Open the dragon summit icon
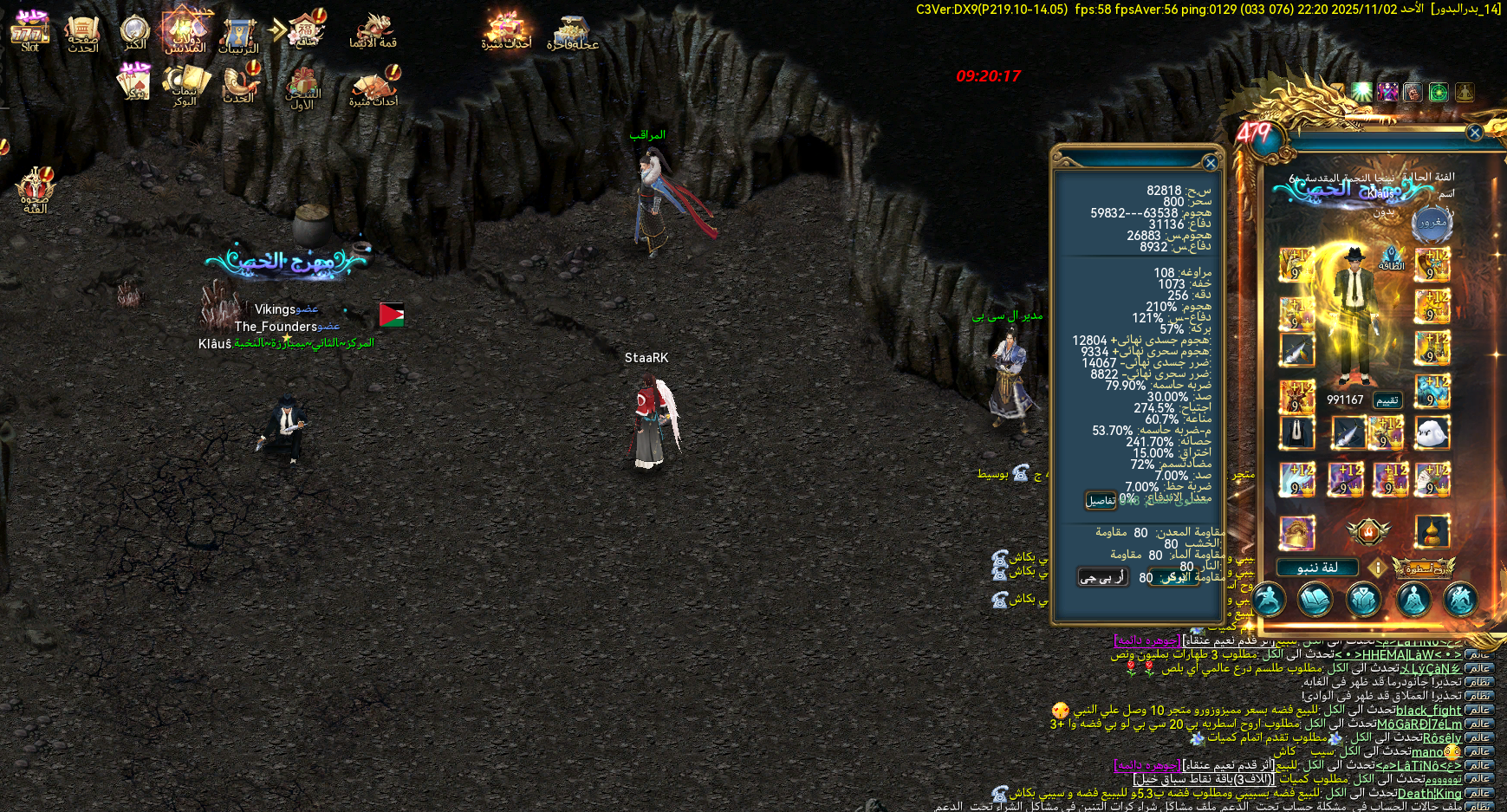 374,31
